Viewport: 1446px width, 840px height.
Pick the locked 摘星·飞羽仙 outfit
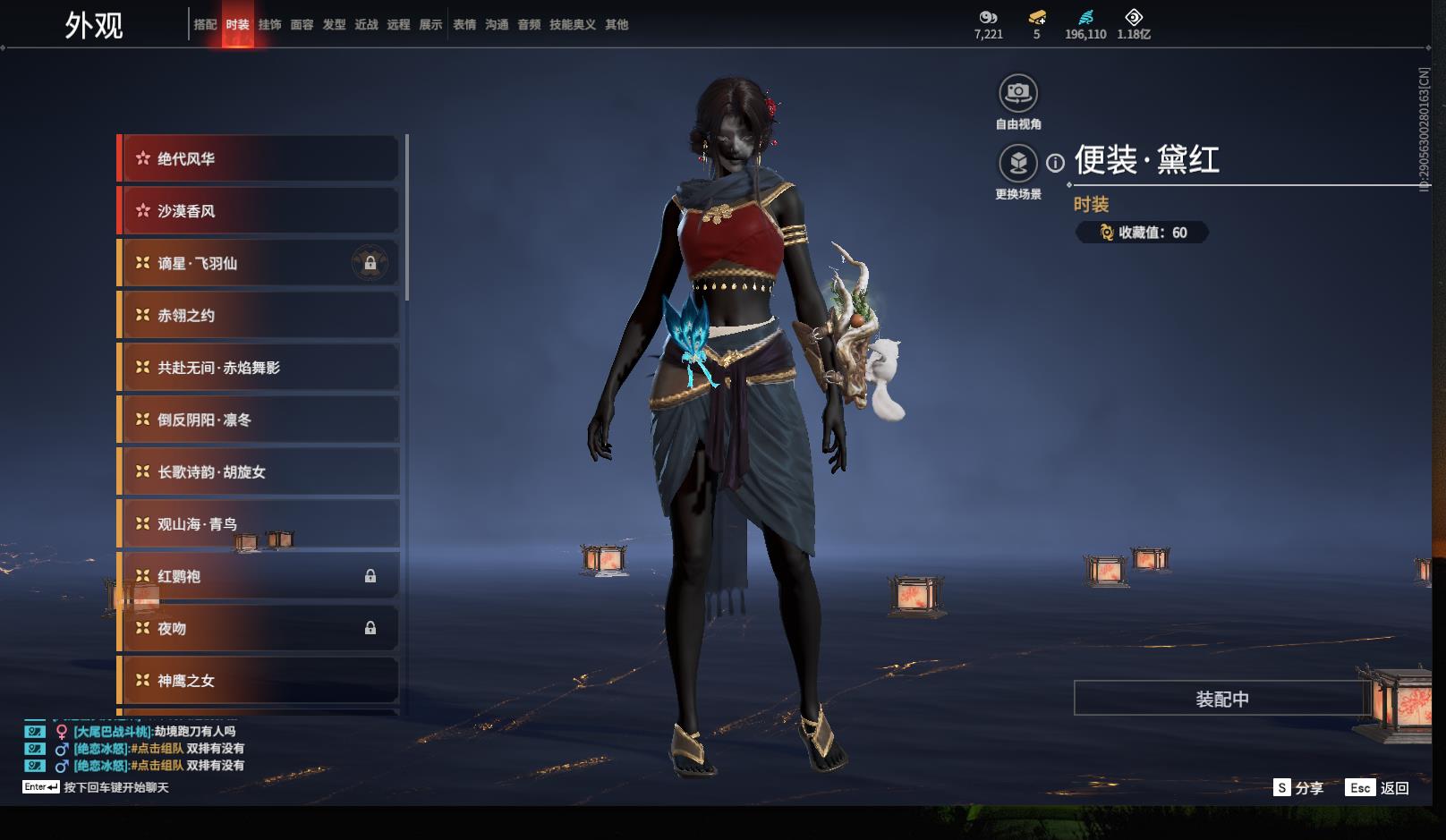tap(259, 264)
